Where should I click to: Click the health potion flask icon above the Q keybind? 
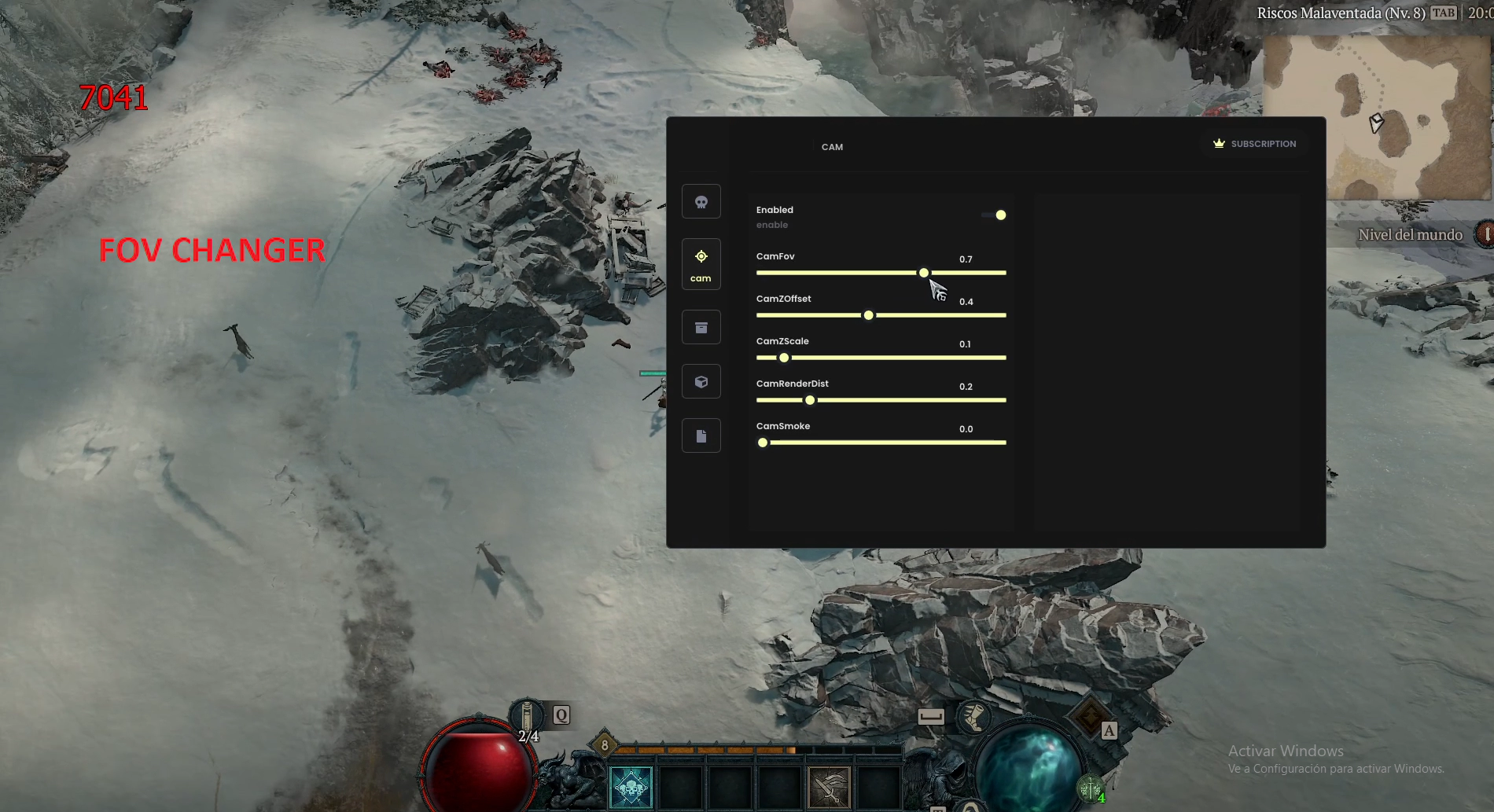(527, 713)
